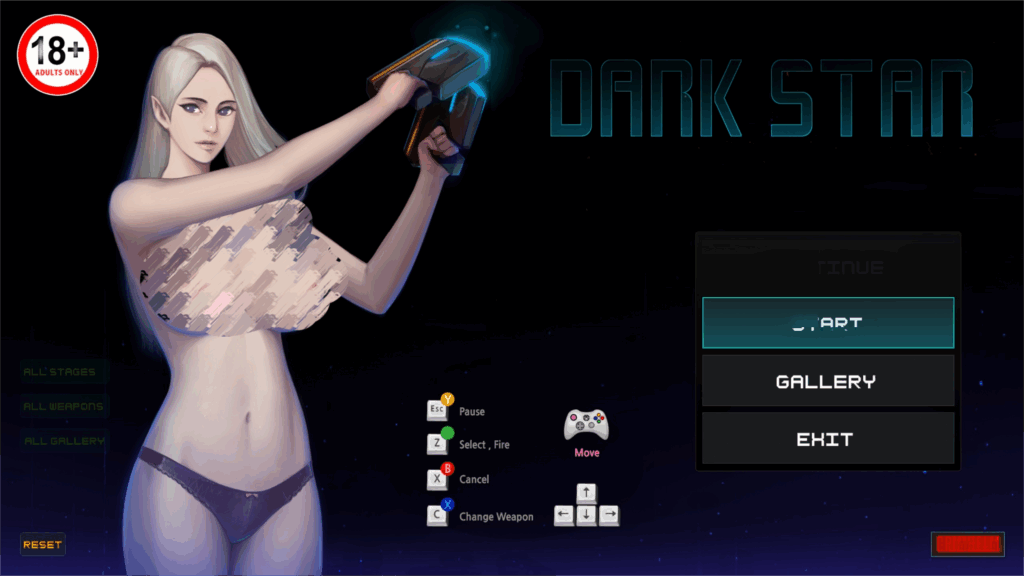Click the Reset button
Image resolution: width=1024 pixels, height=576 pixels.
coord(43,545)
